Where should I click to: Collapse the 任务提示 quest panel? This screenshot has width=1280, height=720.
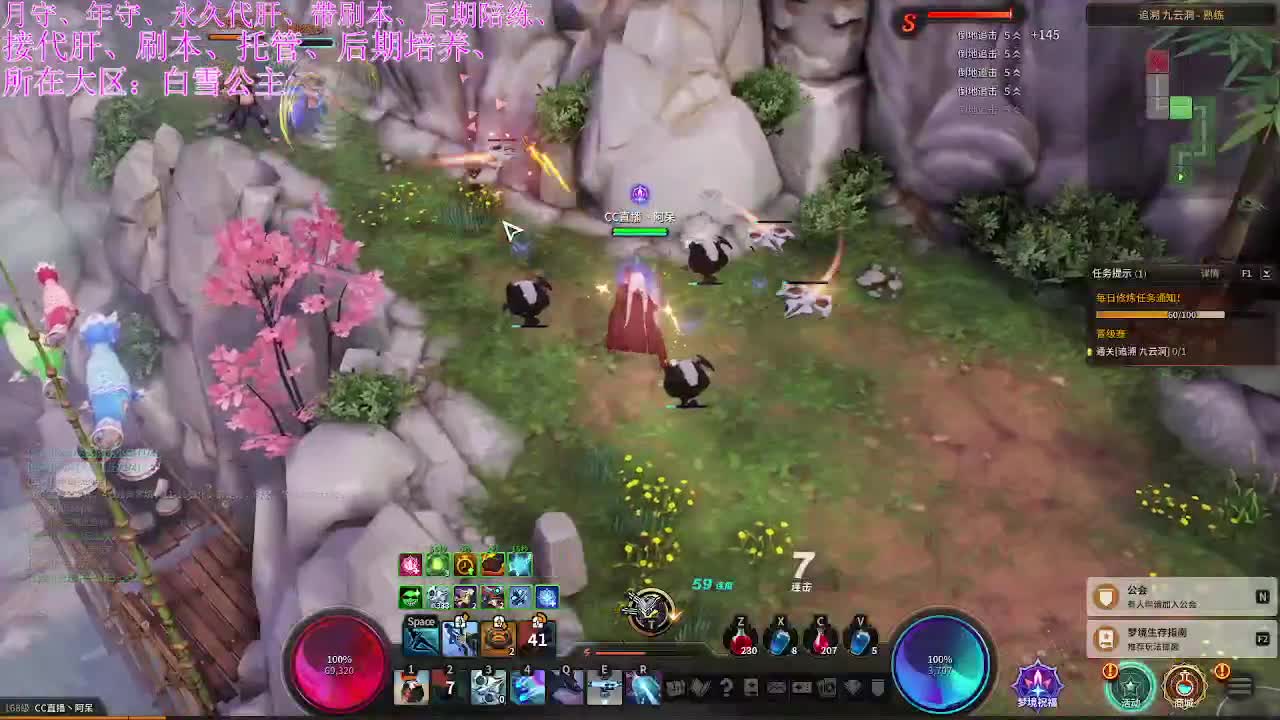coord(1268,273)
